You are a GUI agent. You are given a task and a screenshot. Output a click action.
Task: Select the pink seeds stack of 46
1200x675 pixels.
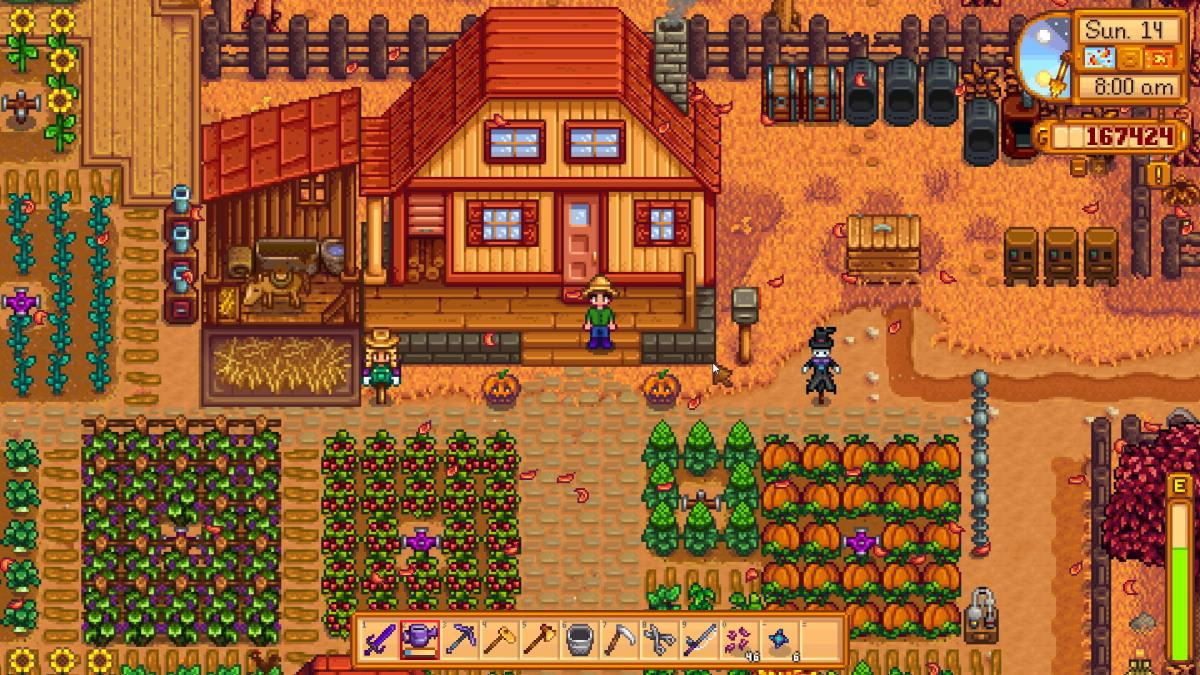[740, 639]
